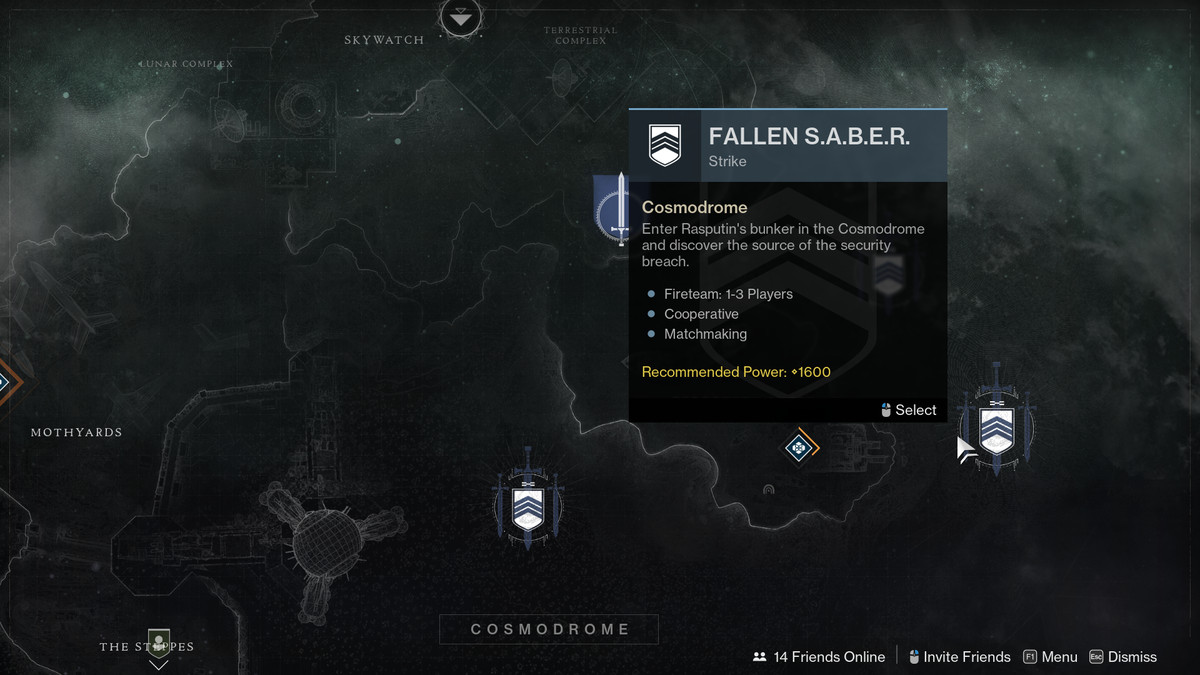This screenshot has height=675, width=1200.
Task: Choose The Steppes landing zone marker
Action: (x=158, y=644)
